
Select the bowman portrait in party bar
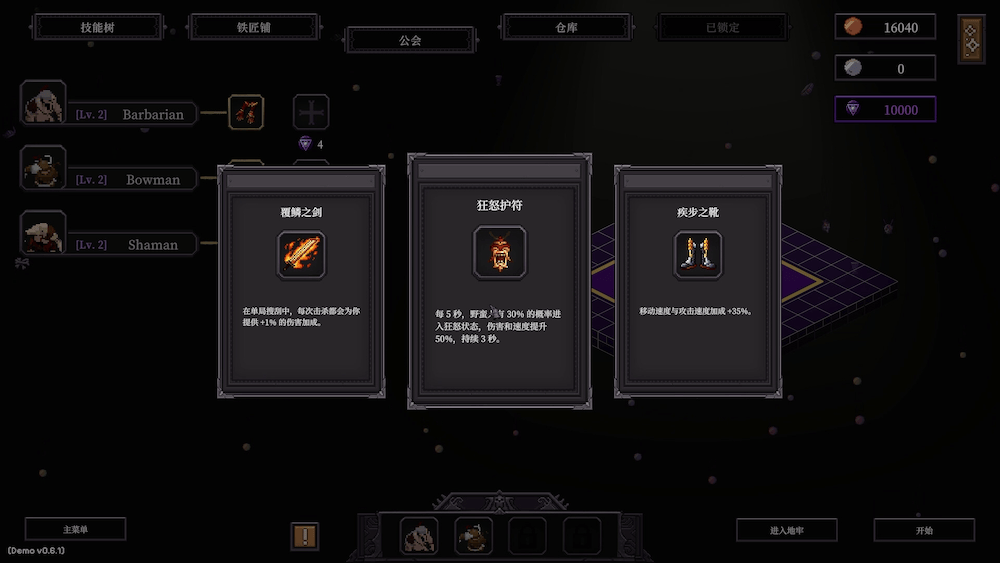click(x=473, y=537)
